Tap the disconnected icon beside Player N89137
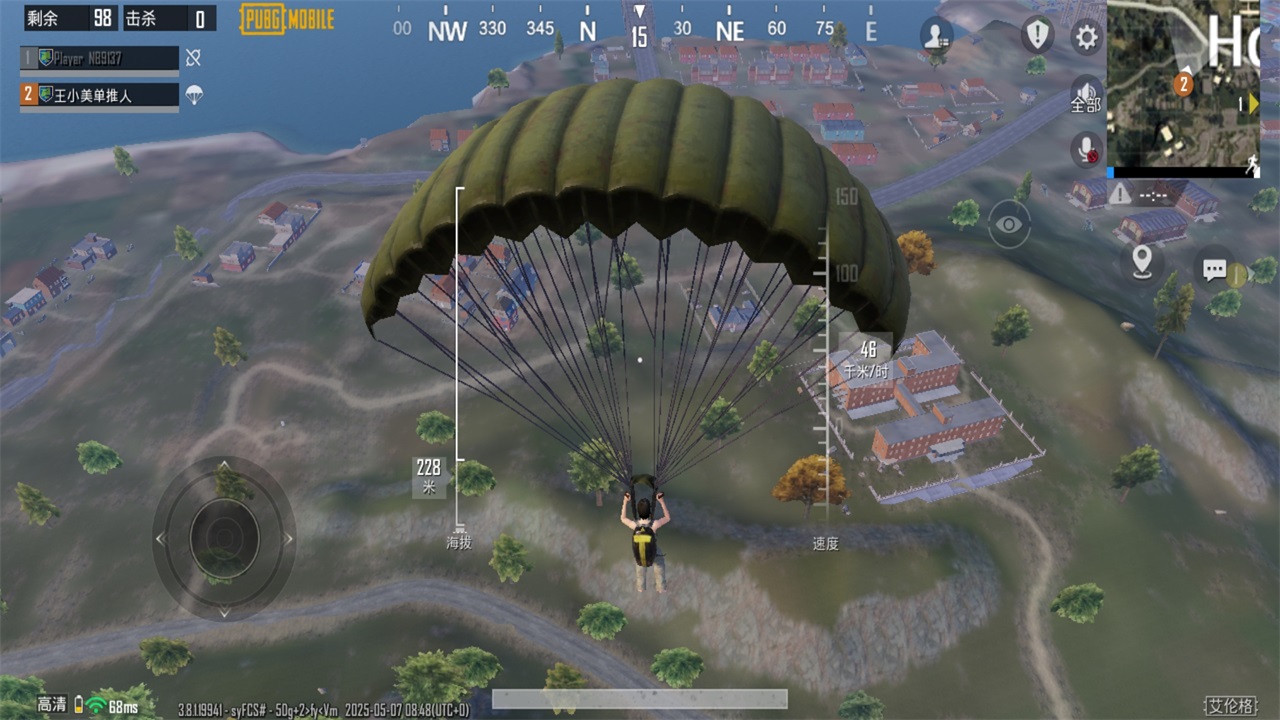This screenshot has width=1280, height=720. pos(195,58)
